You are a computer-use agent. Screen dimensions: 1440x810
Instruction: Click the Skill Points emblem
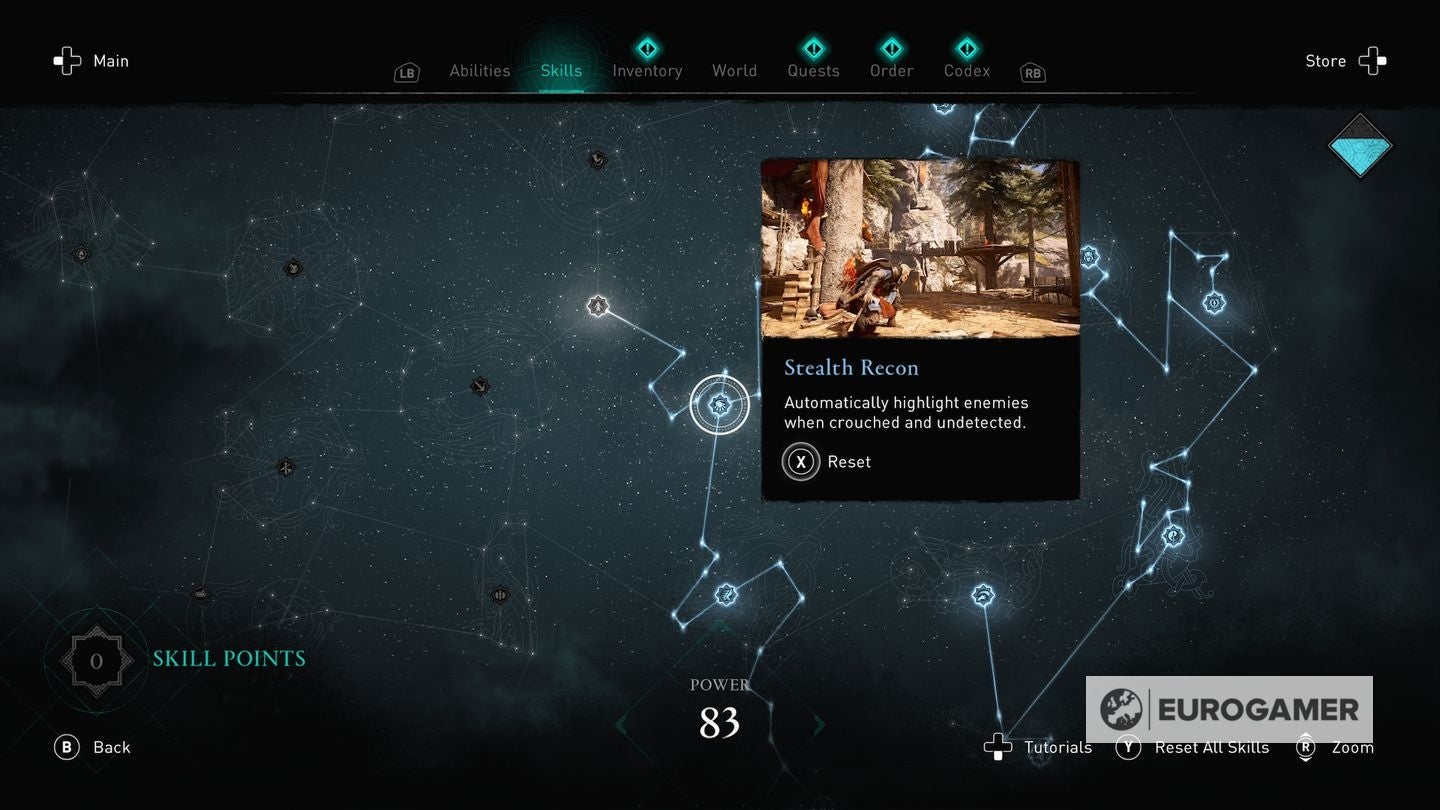coord(96,659)
